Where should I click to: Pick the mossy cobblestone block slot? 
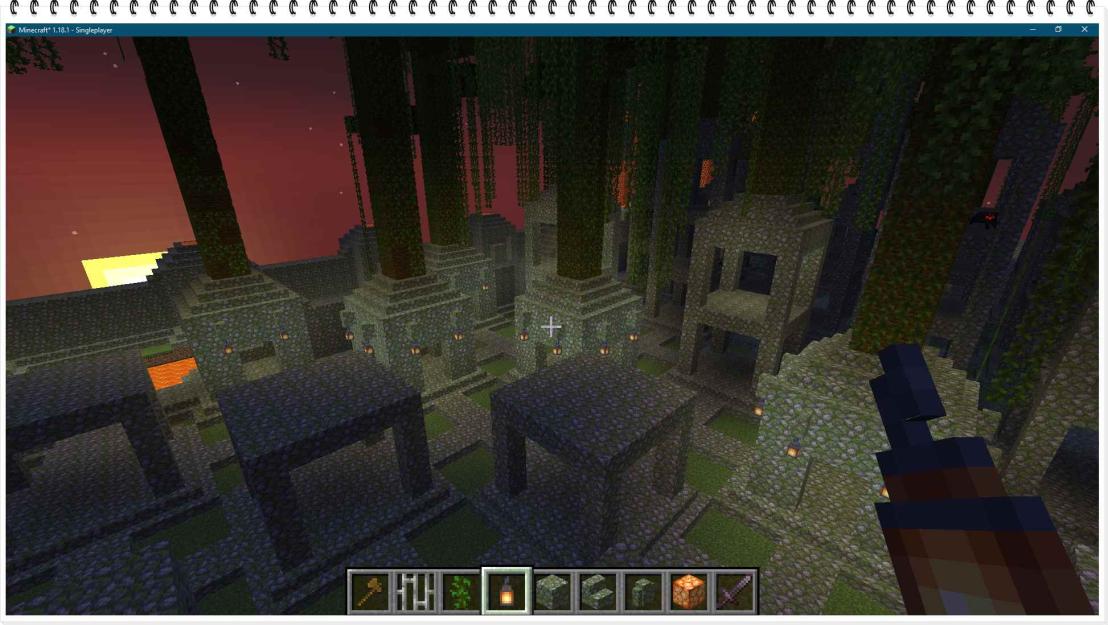(552, 591)
